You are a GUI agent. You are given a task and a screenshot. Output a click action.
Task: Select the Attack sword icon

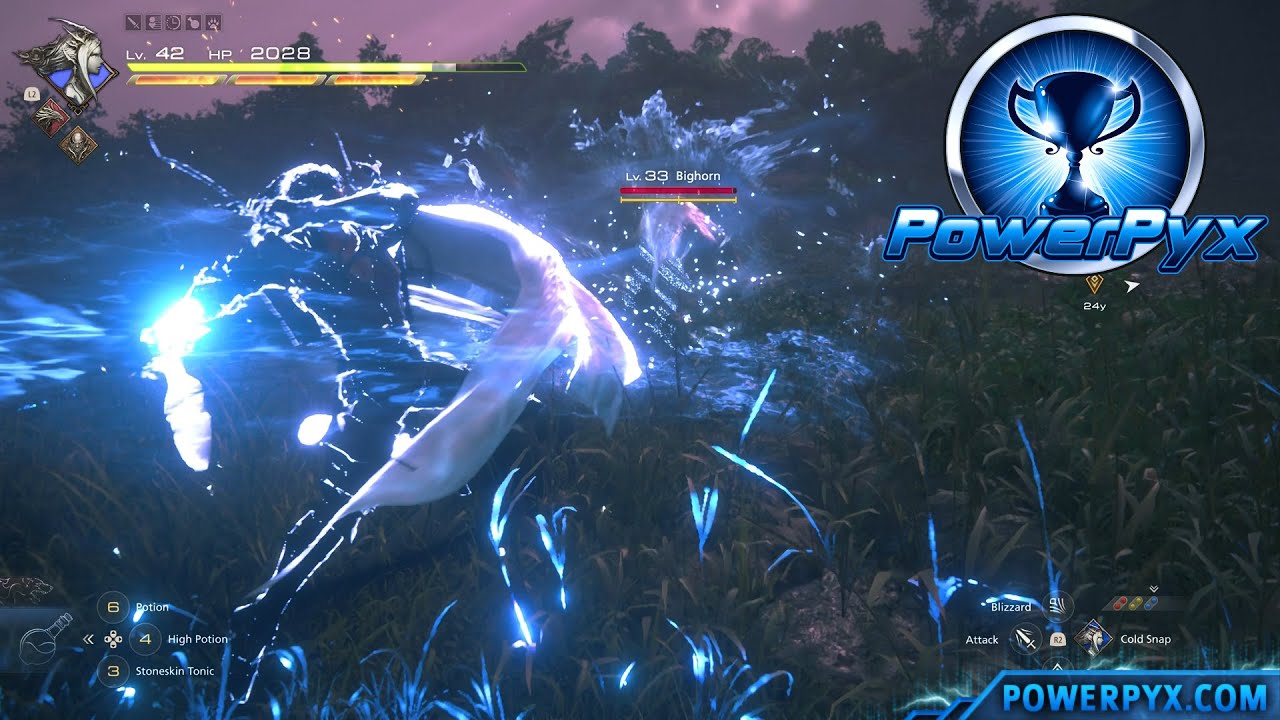[1025, 640]
